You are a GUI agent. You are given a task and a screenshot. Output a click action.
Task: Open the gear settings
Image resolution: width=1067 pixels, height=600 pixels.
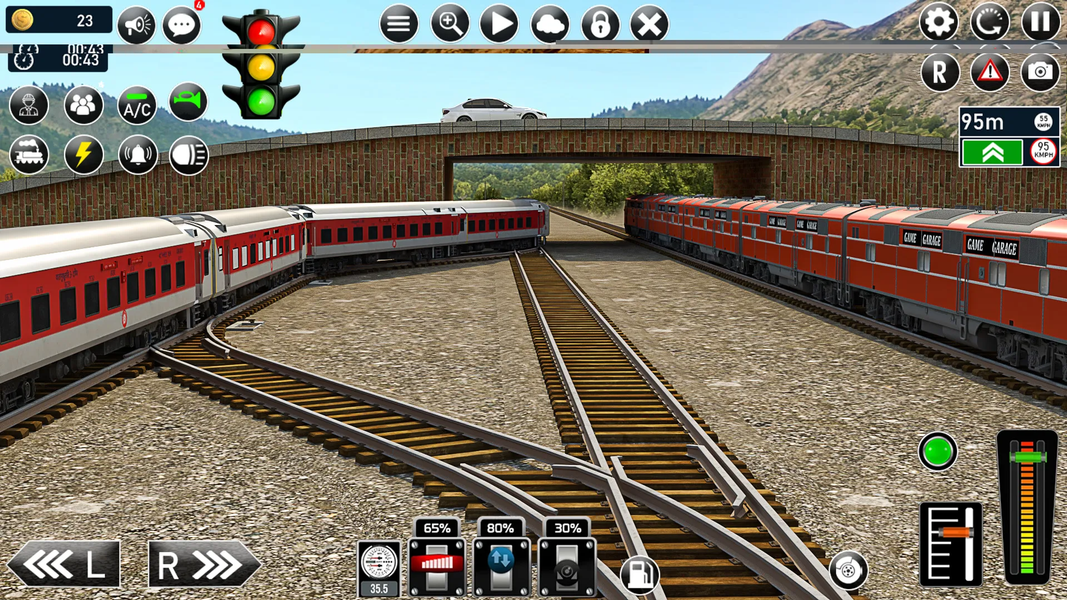click(938, 22)
